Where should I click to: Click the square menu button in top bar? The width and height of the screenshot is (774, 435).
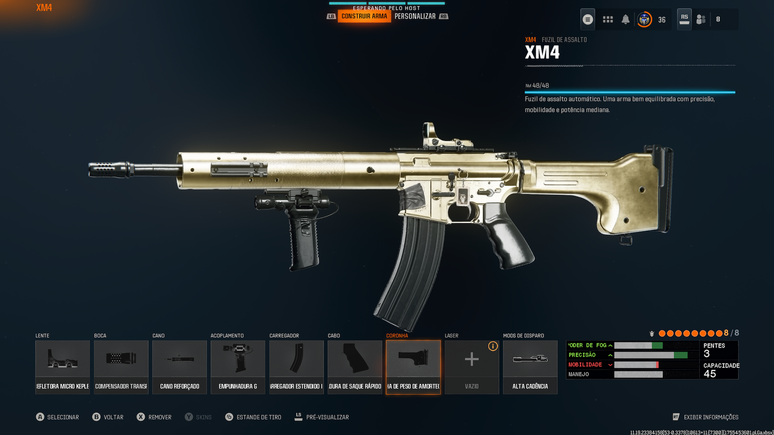[x=588, y=19]
